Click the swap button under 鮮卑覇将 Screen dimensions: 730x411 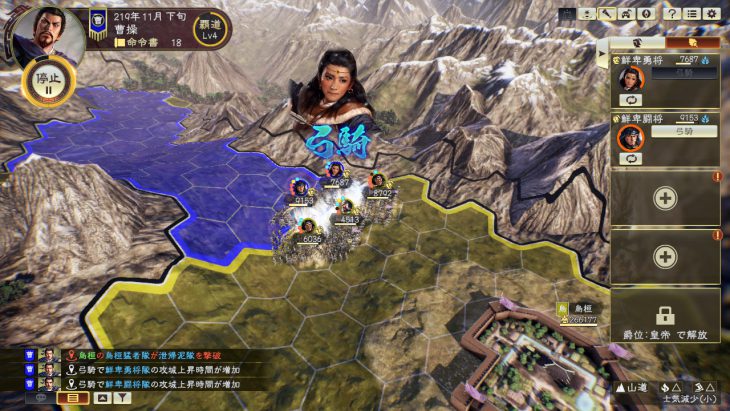(631, 158)
